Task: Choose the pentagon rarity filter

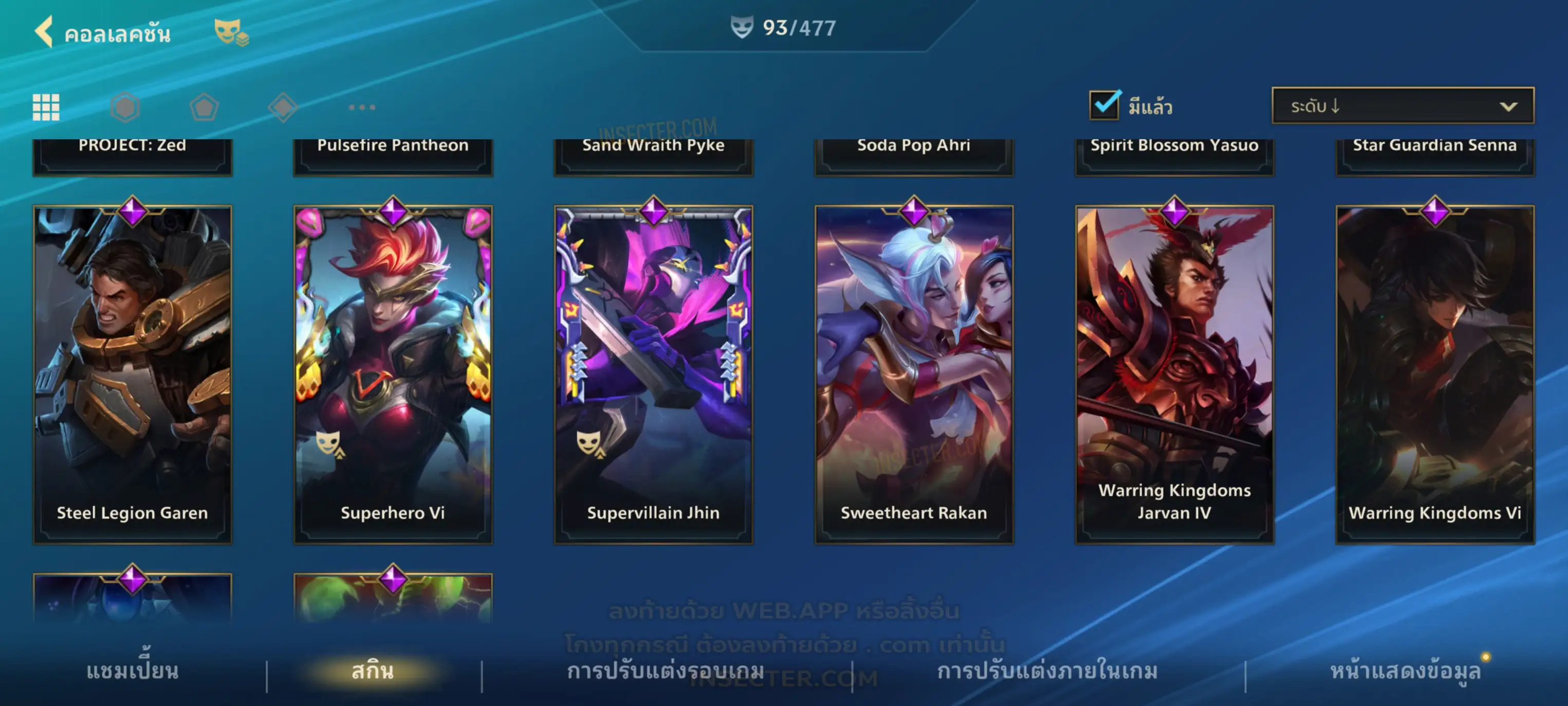Action: tap(204, 107)
